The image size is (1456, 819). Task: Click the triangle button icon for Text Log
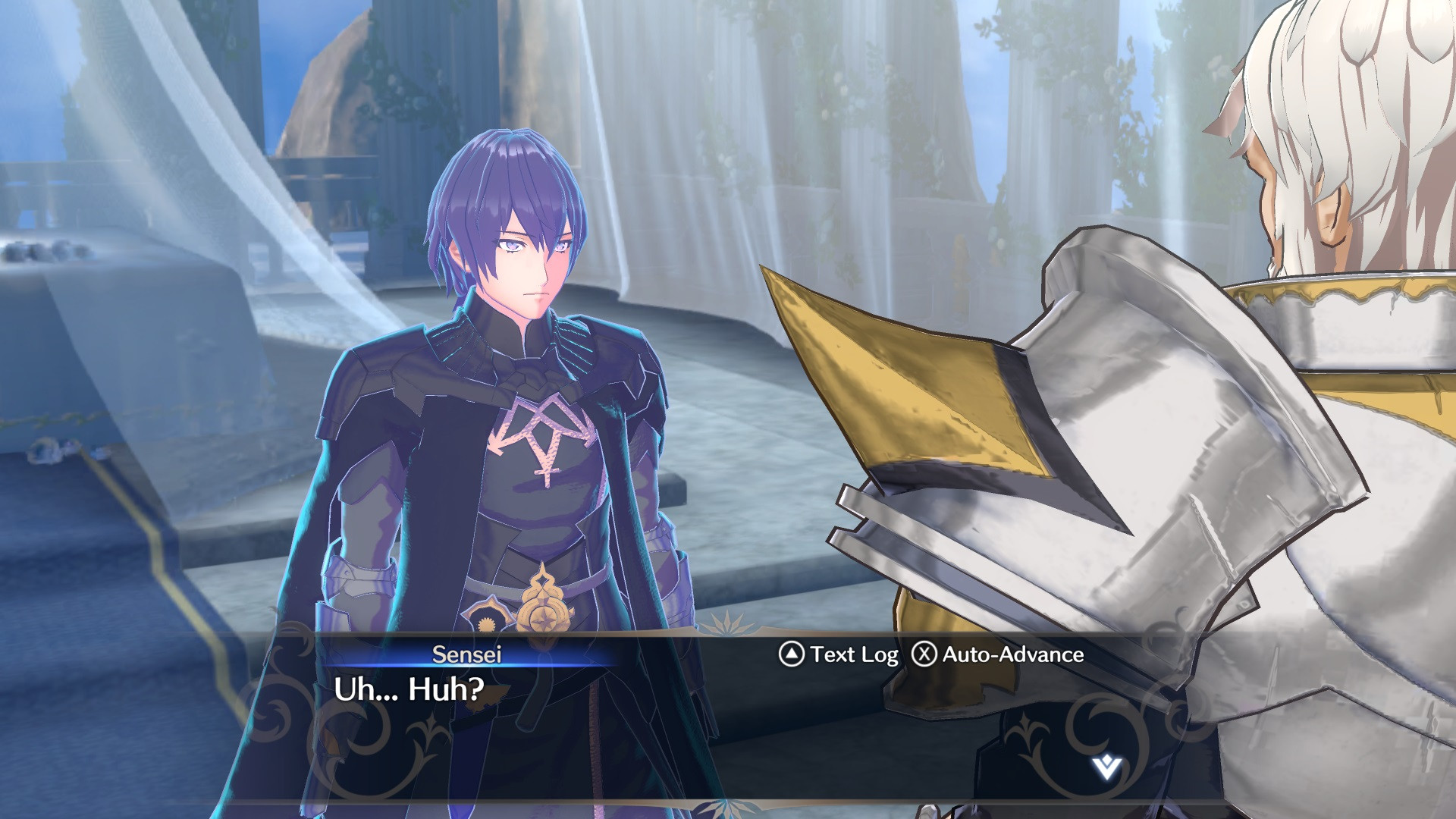point(791,654)
